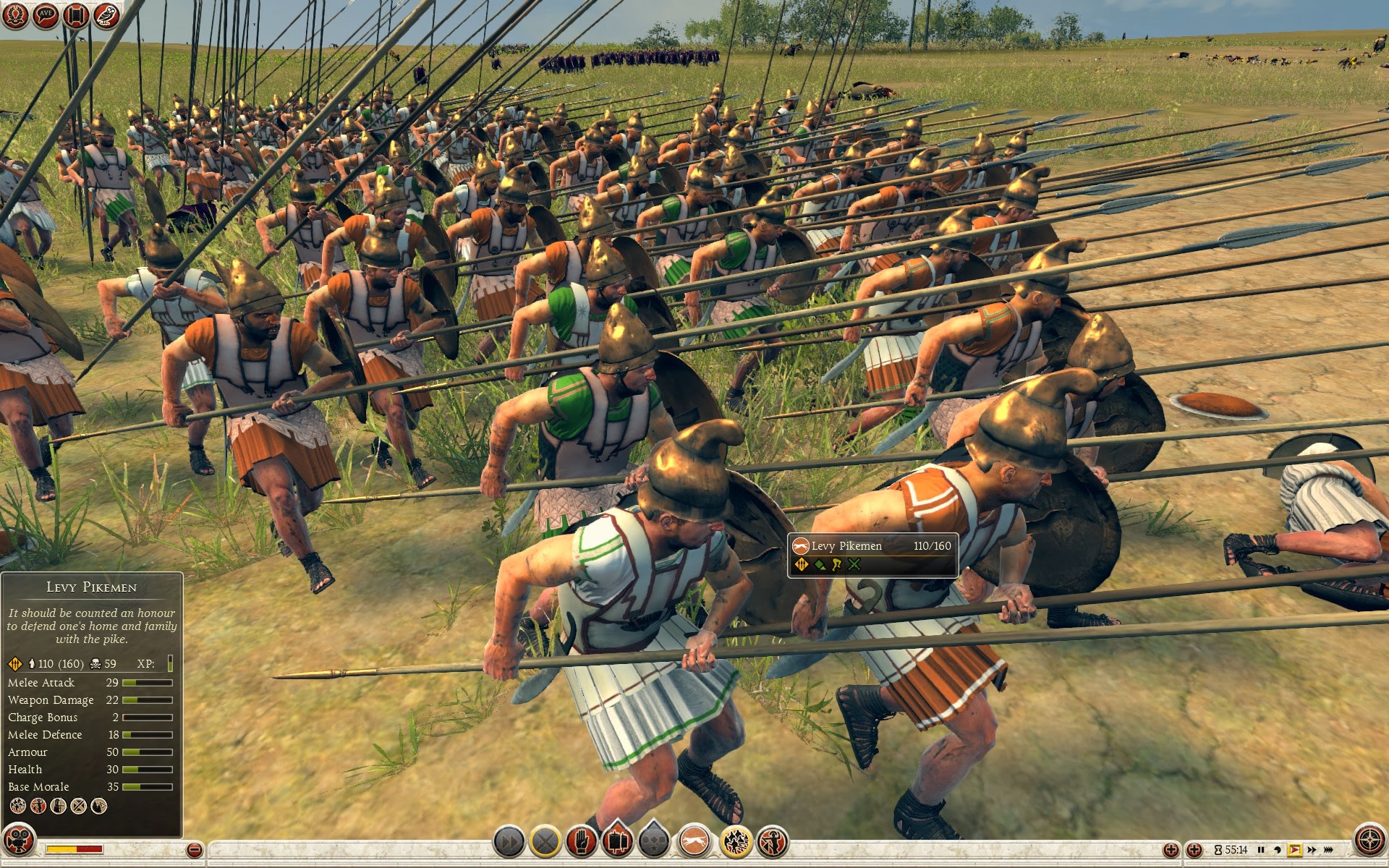Set battle speed to normal play
1389x868 pixels.
1294,850
